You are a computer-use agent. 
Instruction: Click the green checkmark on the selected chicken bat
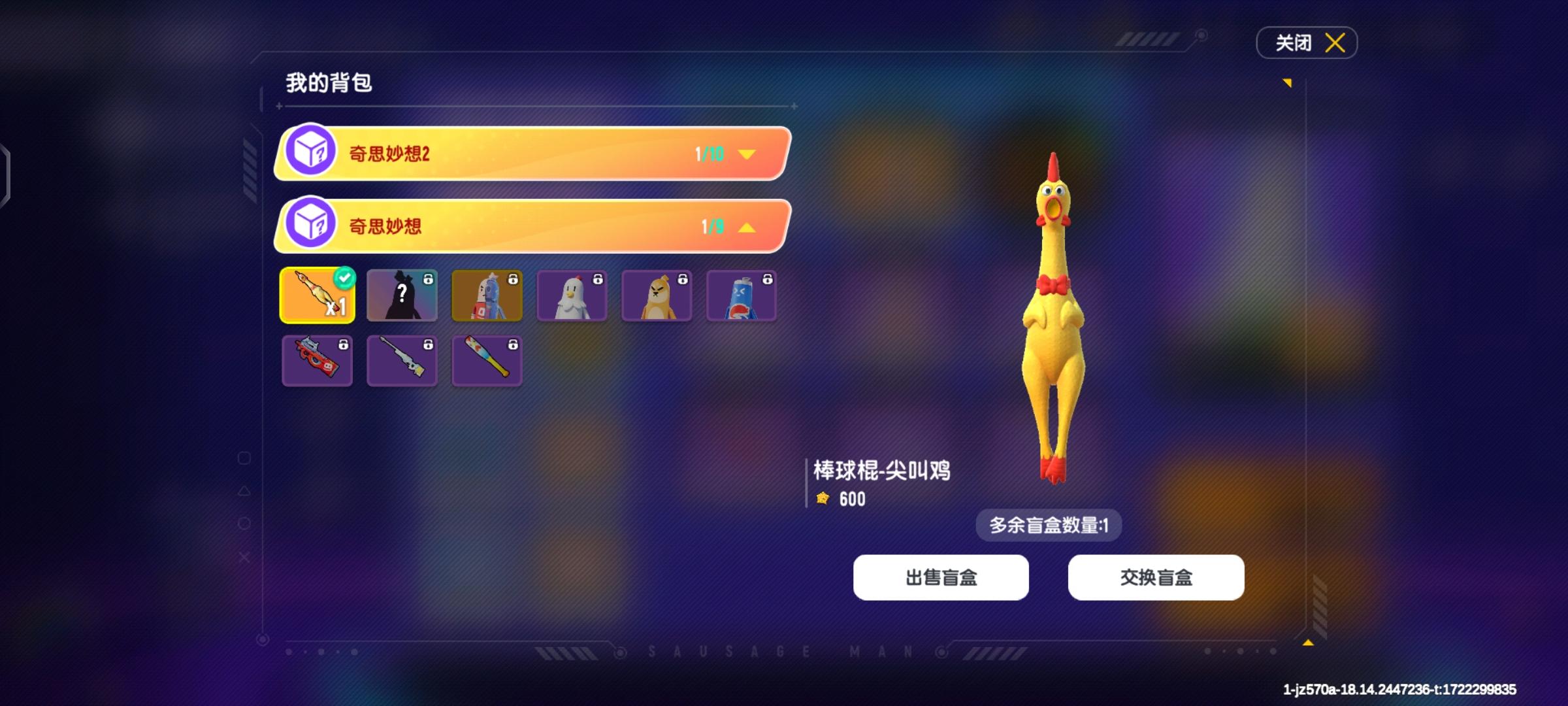(x=345, y=277)
